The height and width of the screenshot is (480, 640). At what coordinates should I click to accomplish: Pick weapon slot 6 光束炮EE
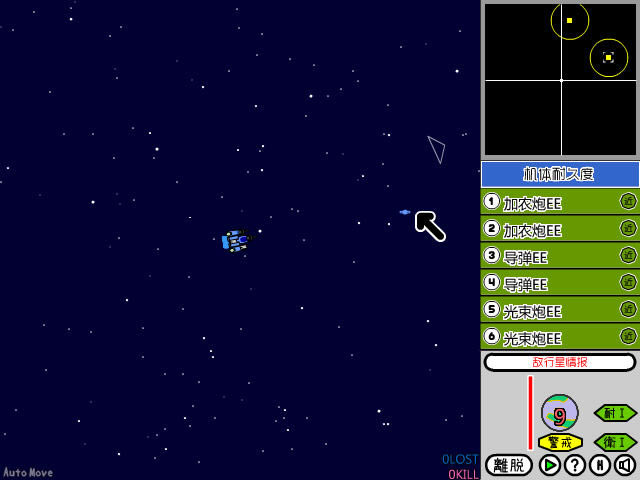[548, 337]
